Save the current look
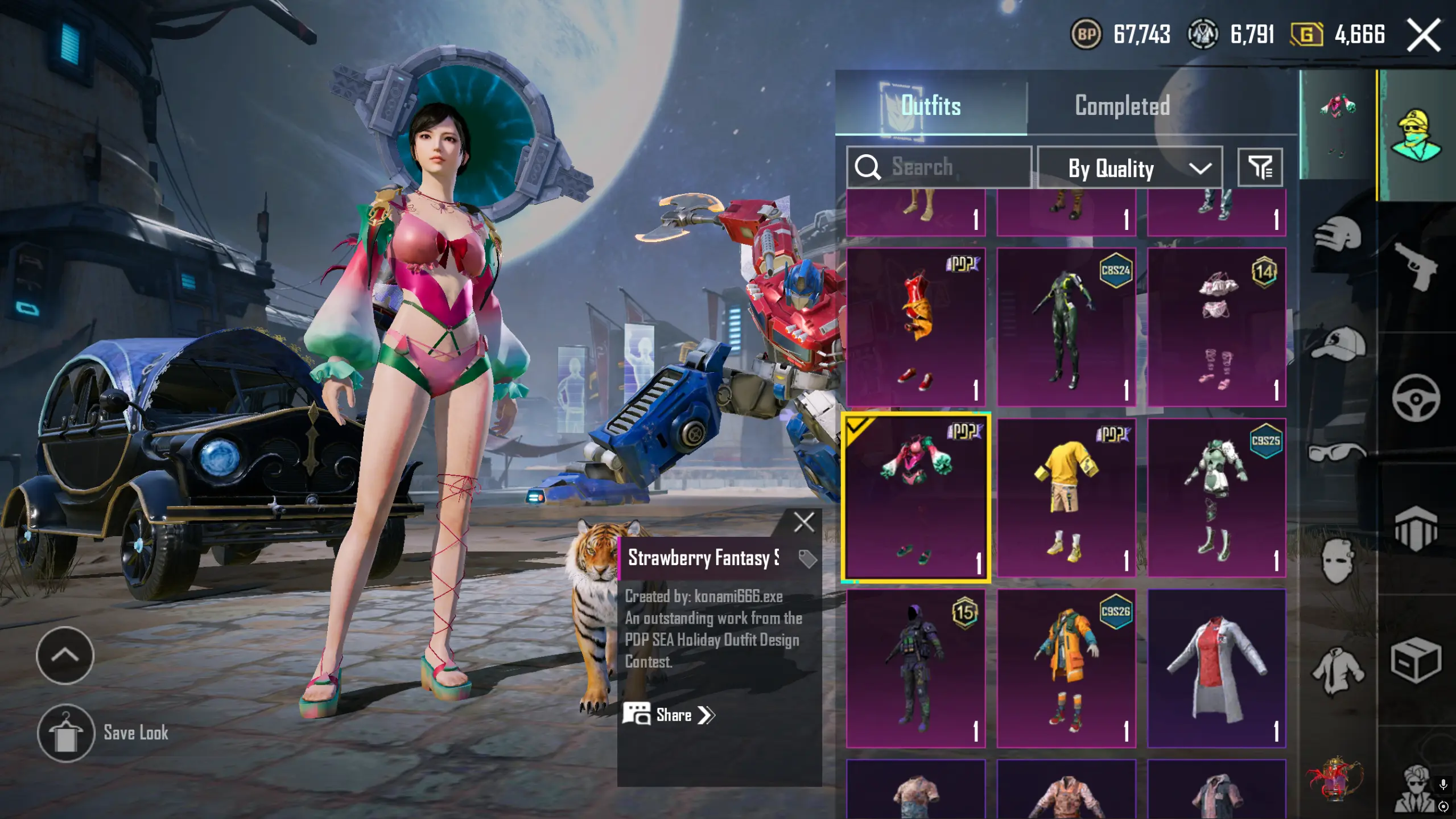This screenshot has width=1456, height=819. [x=66, y=733]
